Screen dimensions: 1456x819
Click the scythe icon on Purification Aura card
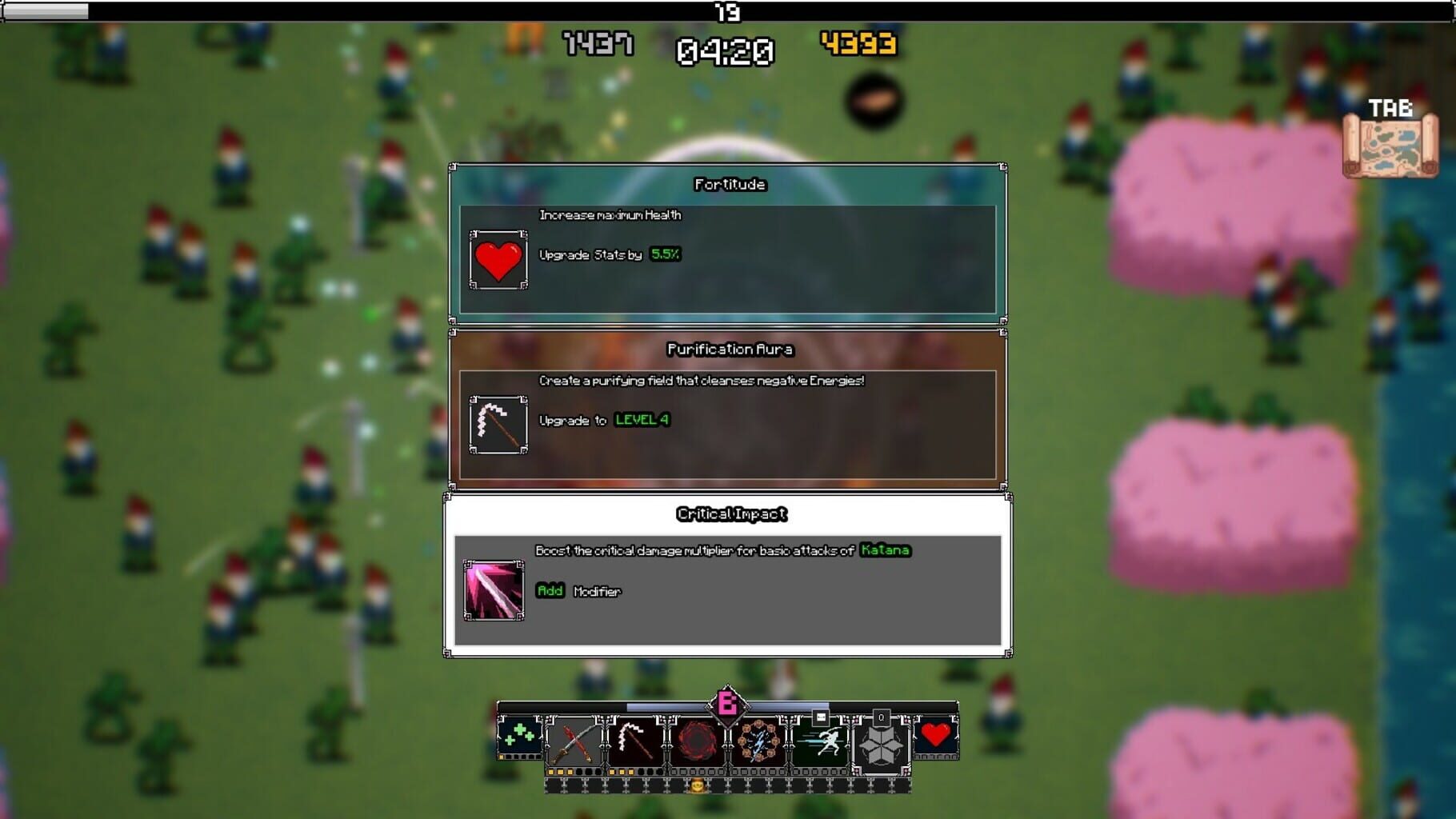click(x=498, y=425)
